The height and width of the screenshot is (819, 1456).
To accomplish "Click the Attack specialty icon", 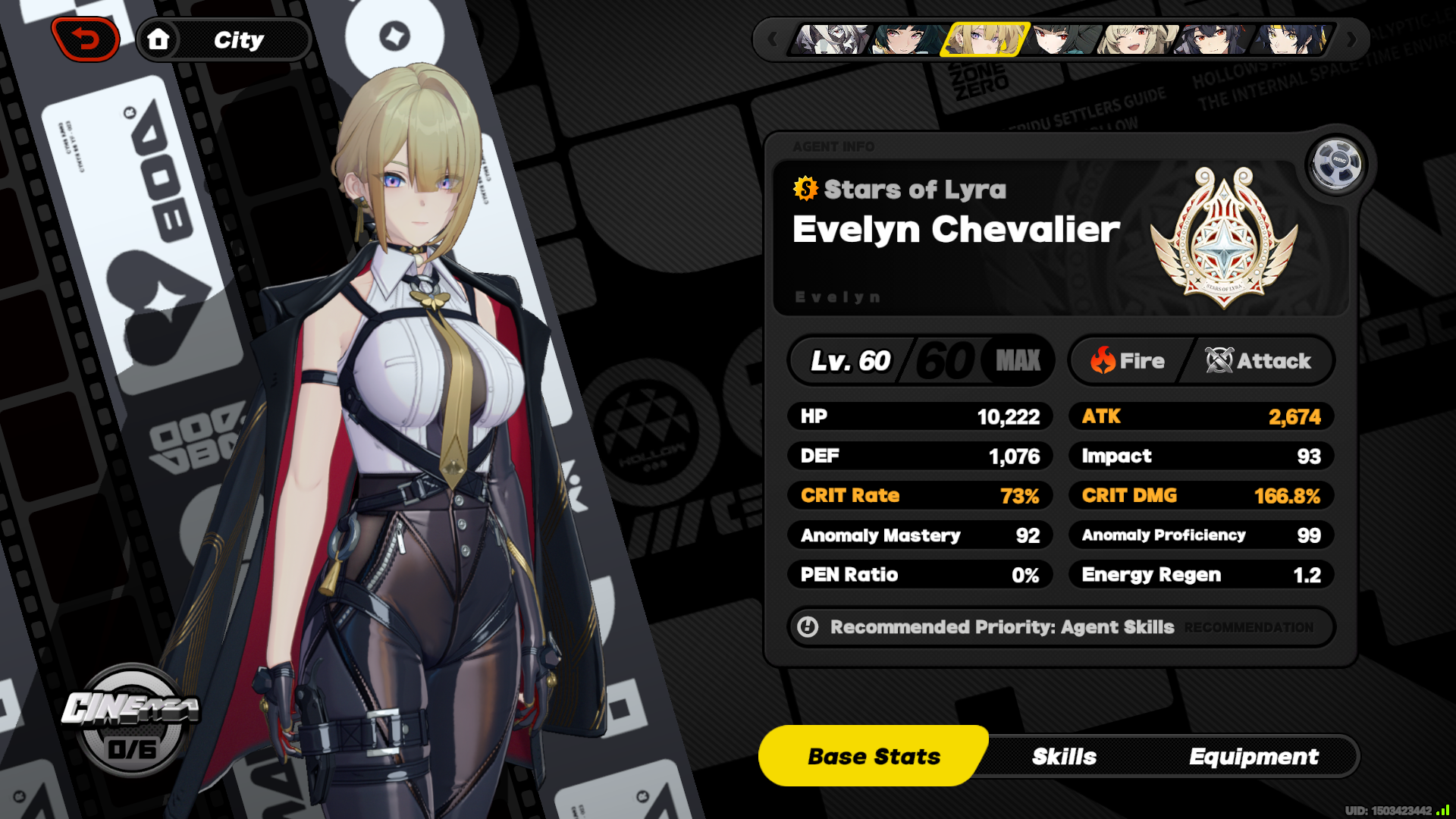I will (1217, 360).
